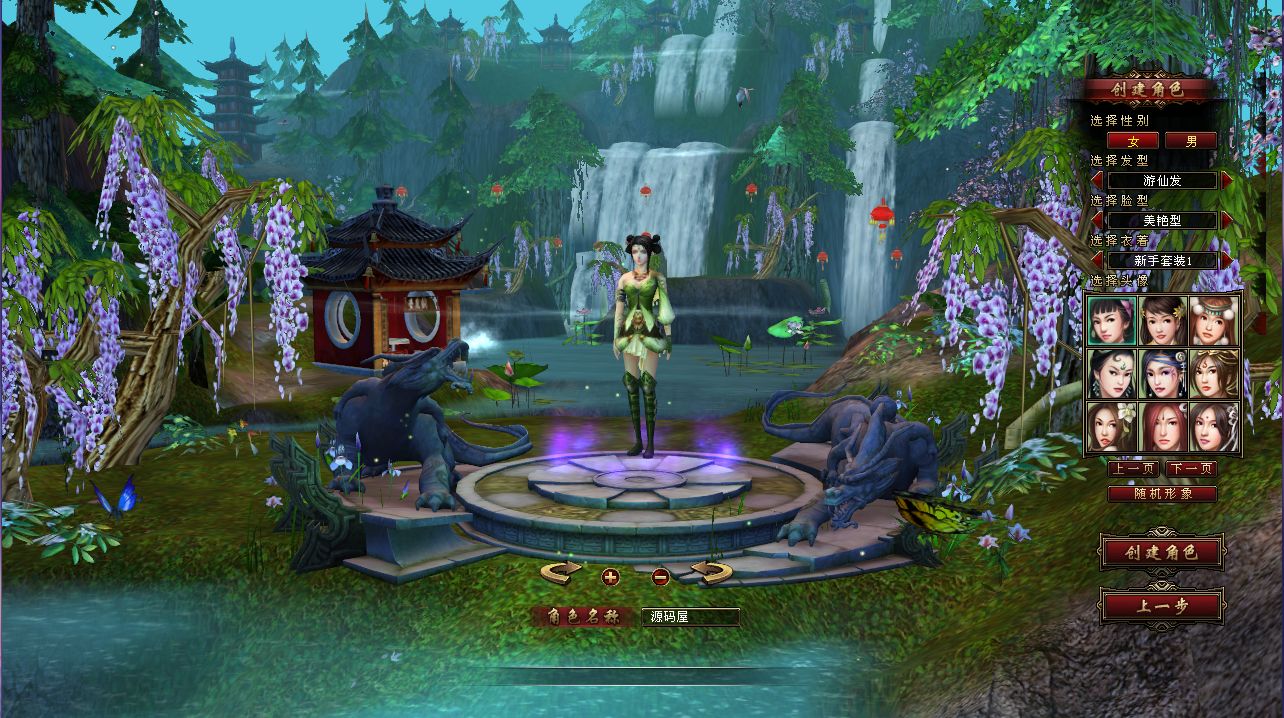Select the green-highlighted first portrait
Viewport: 1284px width, 718px height.
click(1111, 321)
